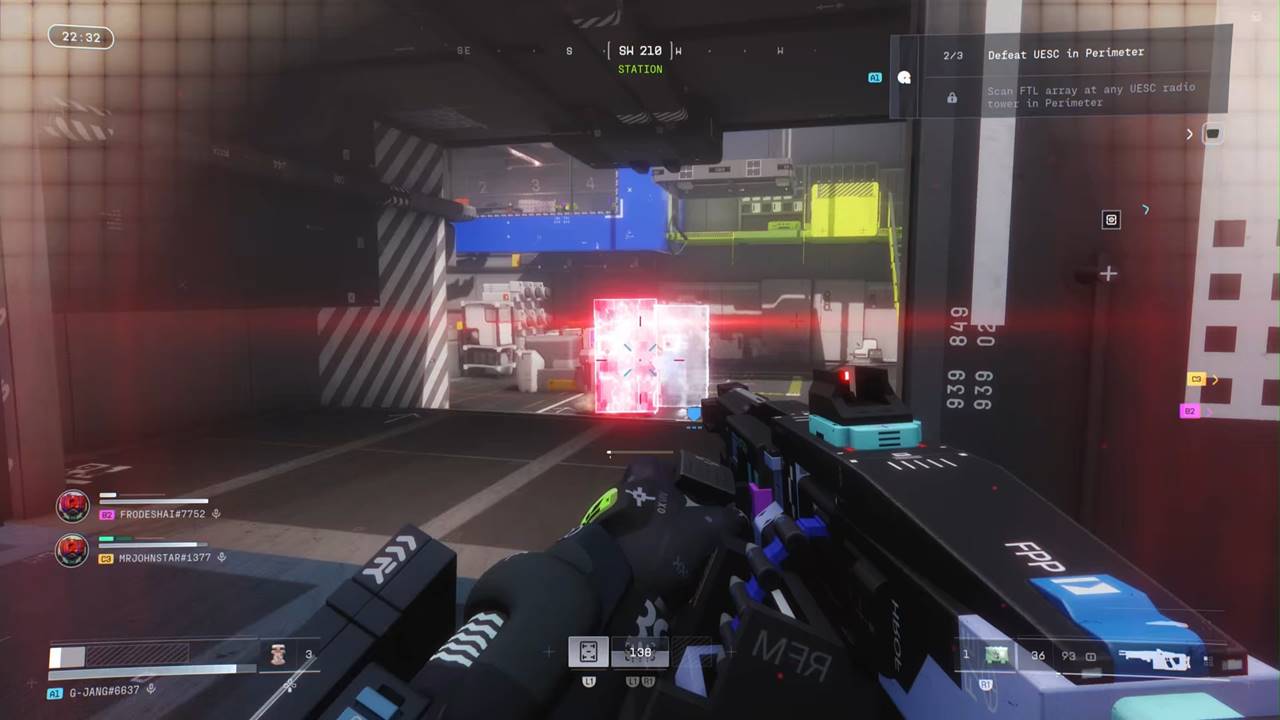
Task: Click the orange C3 teammate marker
Action: pyautogui.click(x=1196, y=379)
